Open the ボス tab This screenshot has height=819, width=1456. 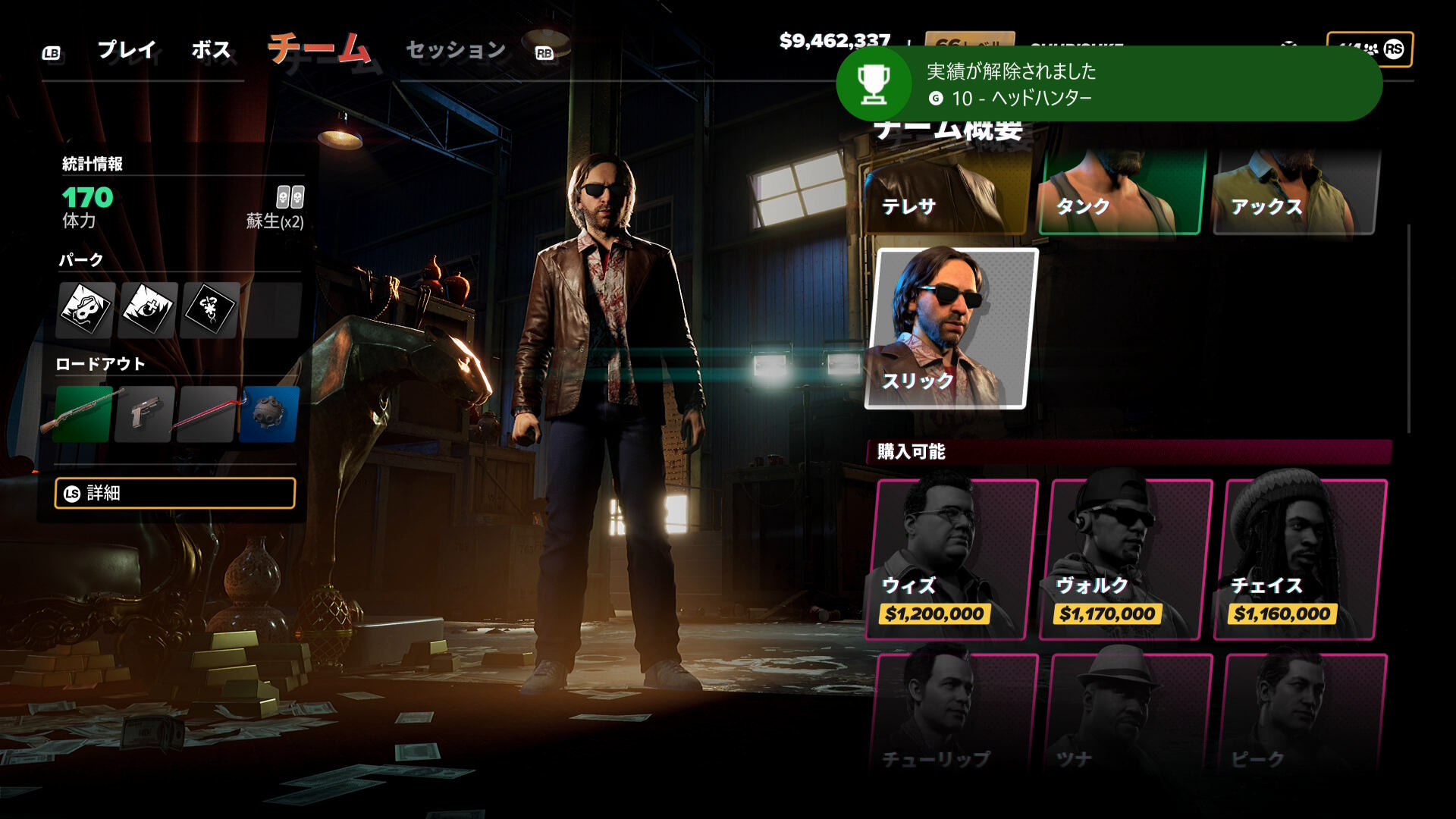pyautogui.click(x=211, y=50)
